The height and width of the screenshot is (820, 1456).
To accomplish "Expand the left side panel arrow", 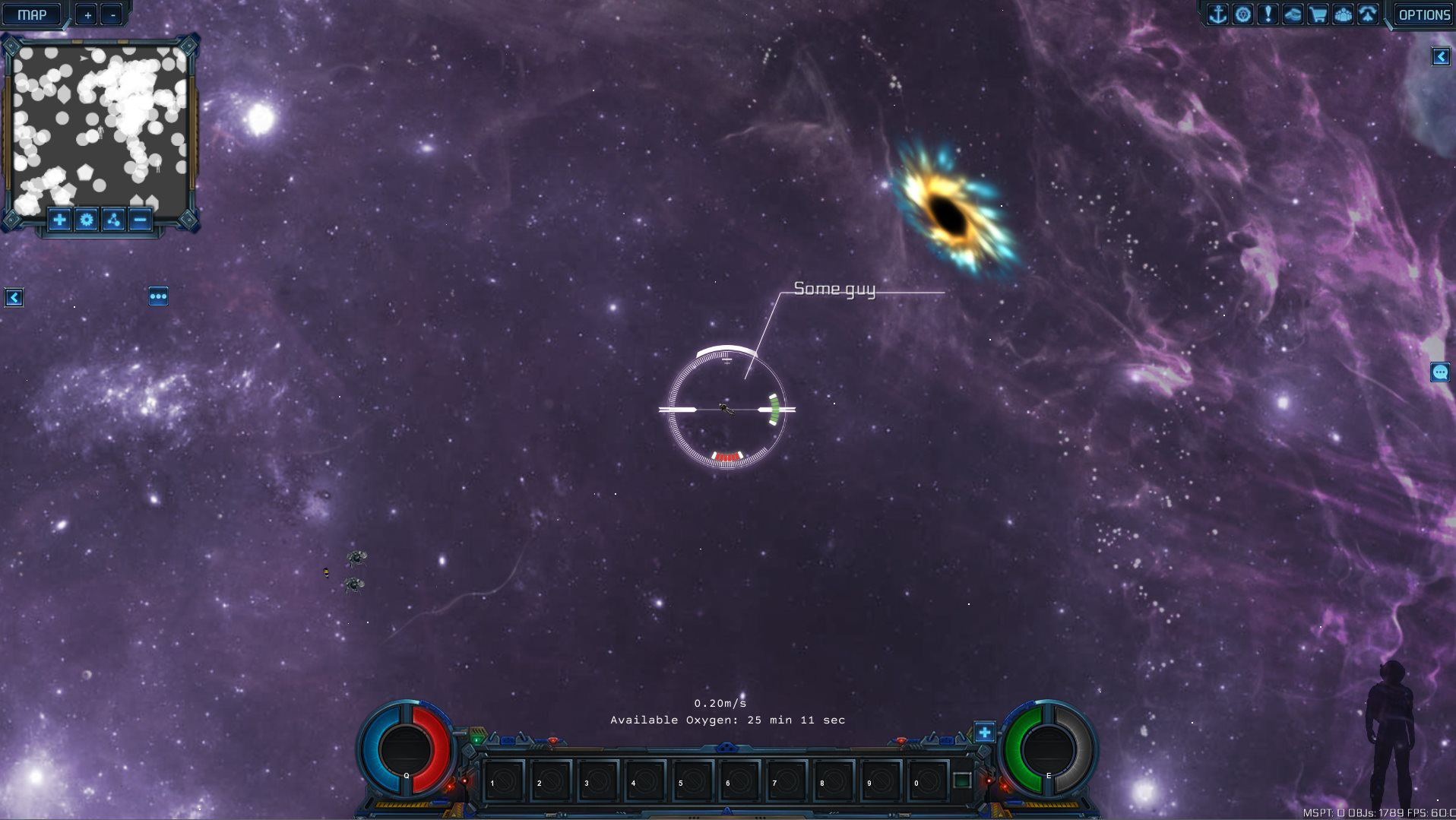I will tap(14, 298).
